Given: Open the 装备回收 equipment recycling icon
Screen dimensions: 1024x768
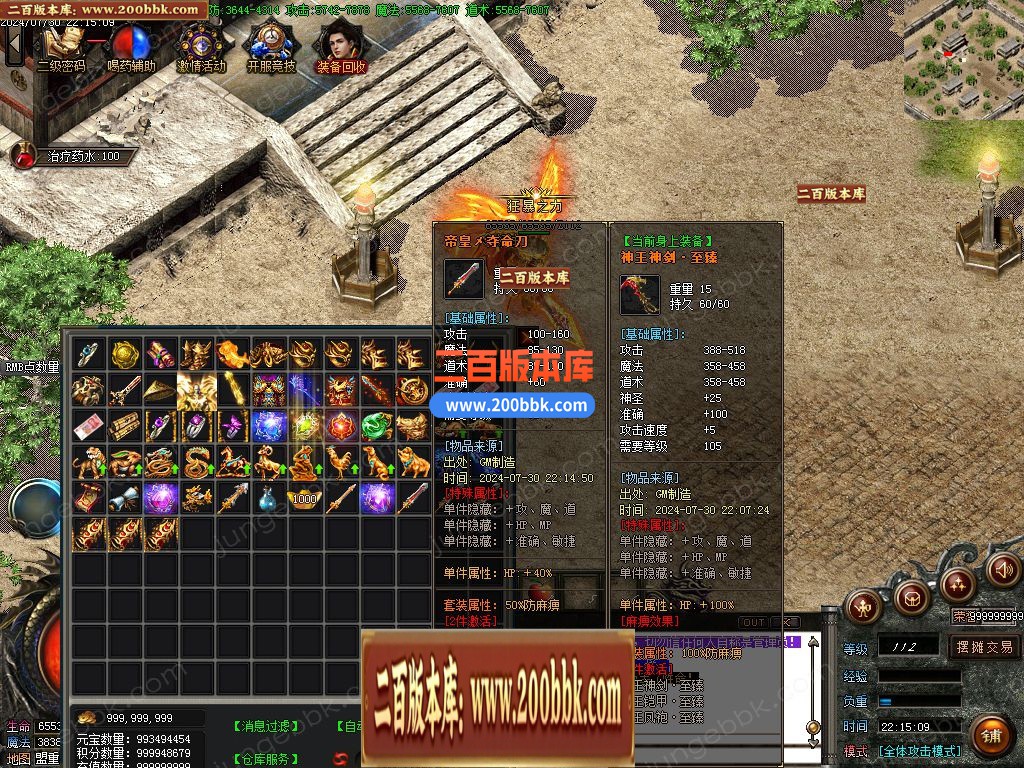Looking at the screenshot, I should [x=341, y=45].
